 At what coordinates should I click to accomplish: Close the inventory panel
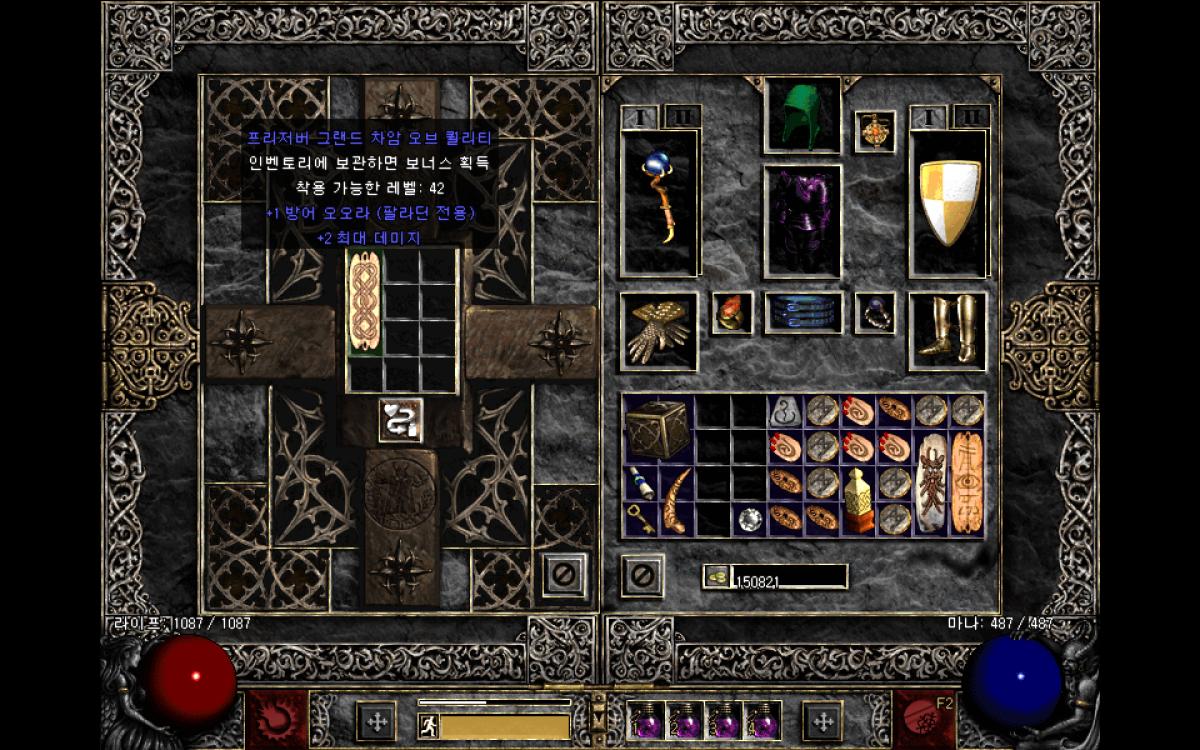tap(642, 575)
